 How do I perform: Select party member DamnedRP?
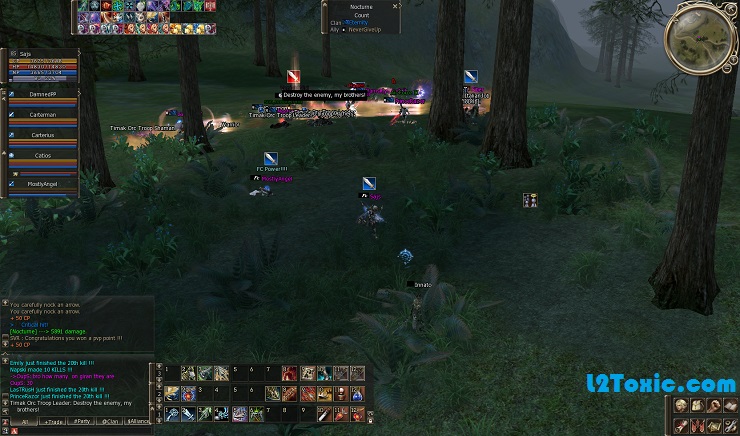(44, 95)
